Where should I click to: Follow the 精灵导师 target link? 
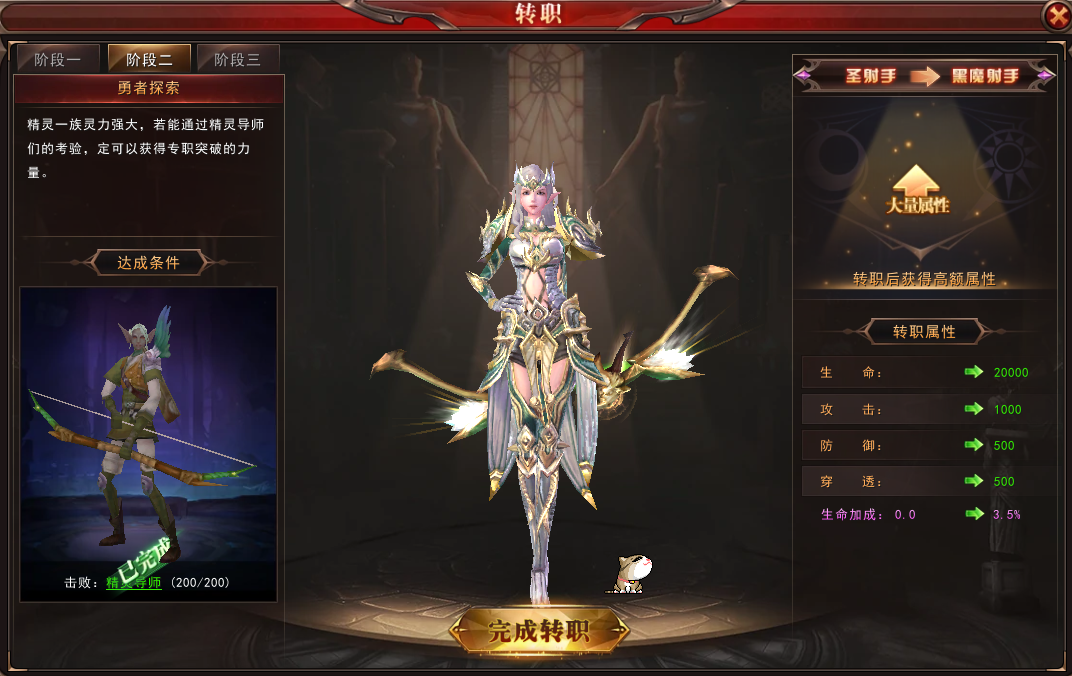pyautogui.click(x=134, y=582)
